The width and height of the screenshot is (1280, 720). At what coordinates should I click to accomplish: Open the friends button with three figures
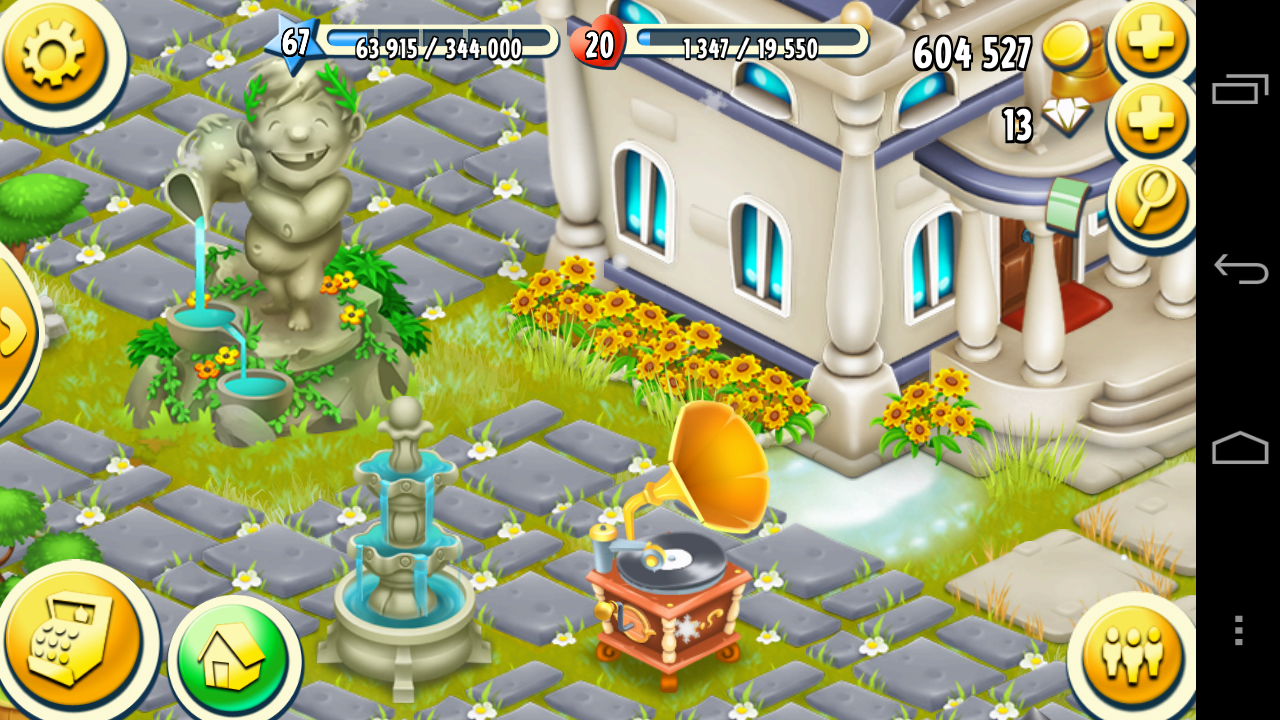click(x=1130, y=655)
